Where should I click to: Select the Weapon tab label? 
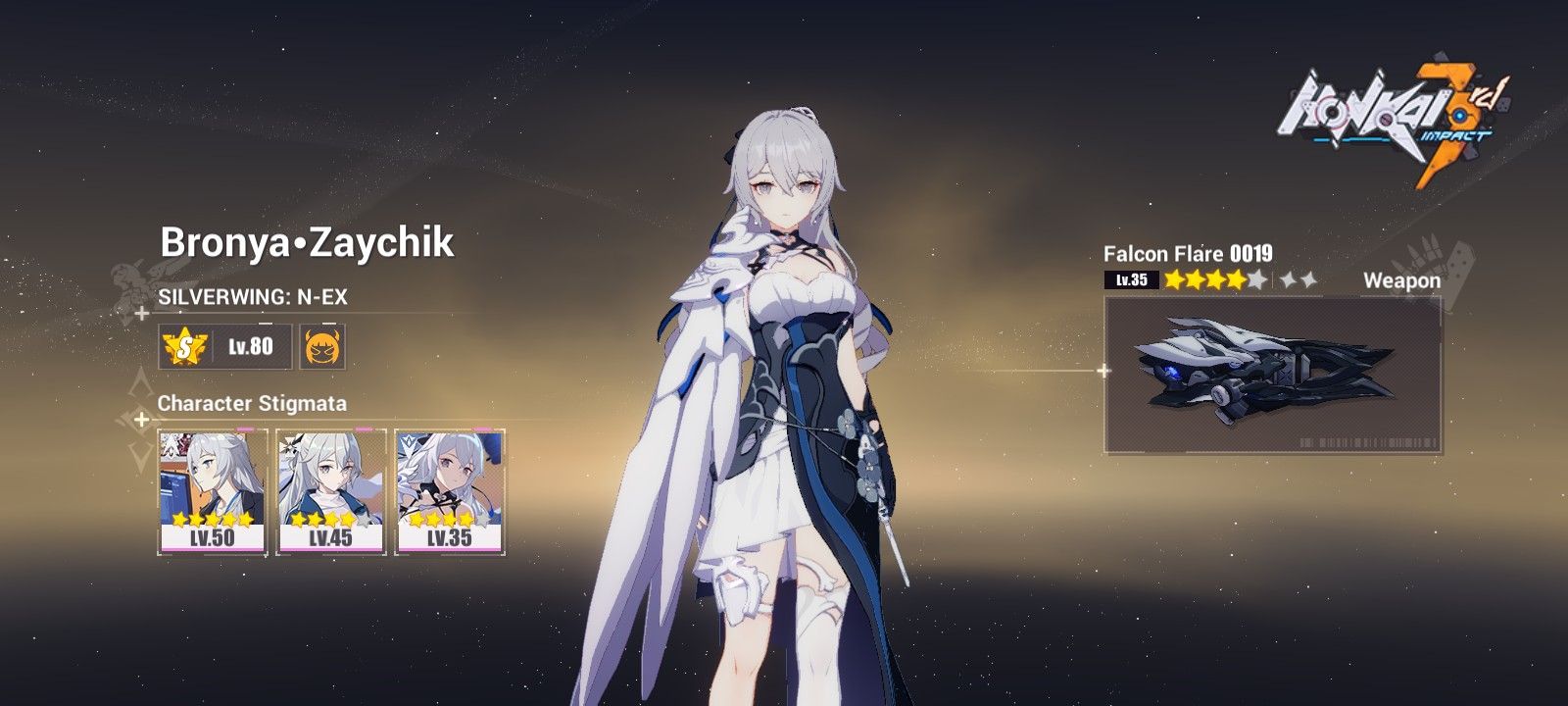tap(1403, 278)
